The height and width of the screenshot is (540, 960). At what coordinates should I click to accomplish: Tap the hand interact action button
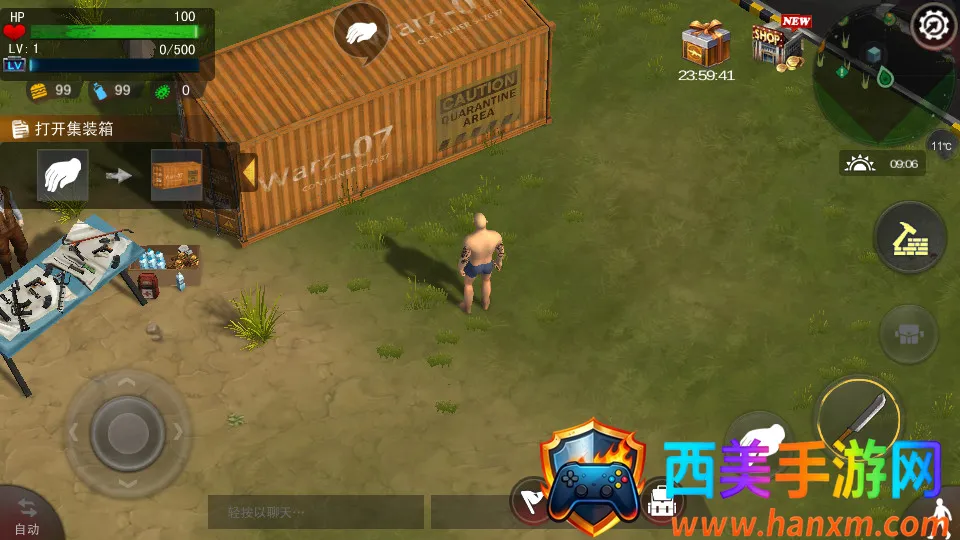pos(757,439)
